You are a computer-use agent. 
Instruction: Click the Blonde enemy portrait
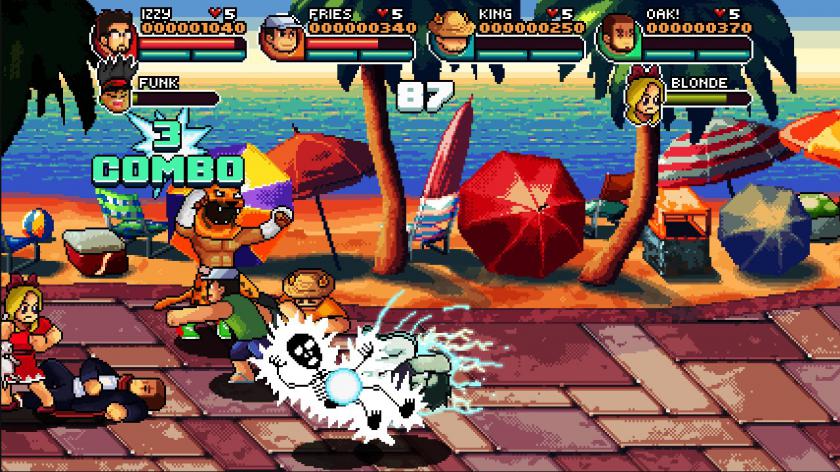pos(646,97)
